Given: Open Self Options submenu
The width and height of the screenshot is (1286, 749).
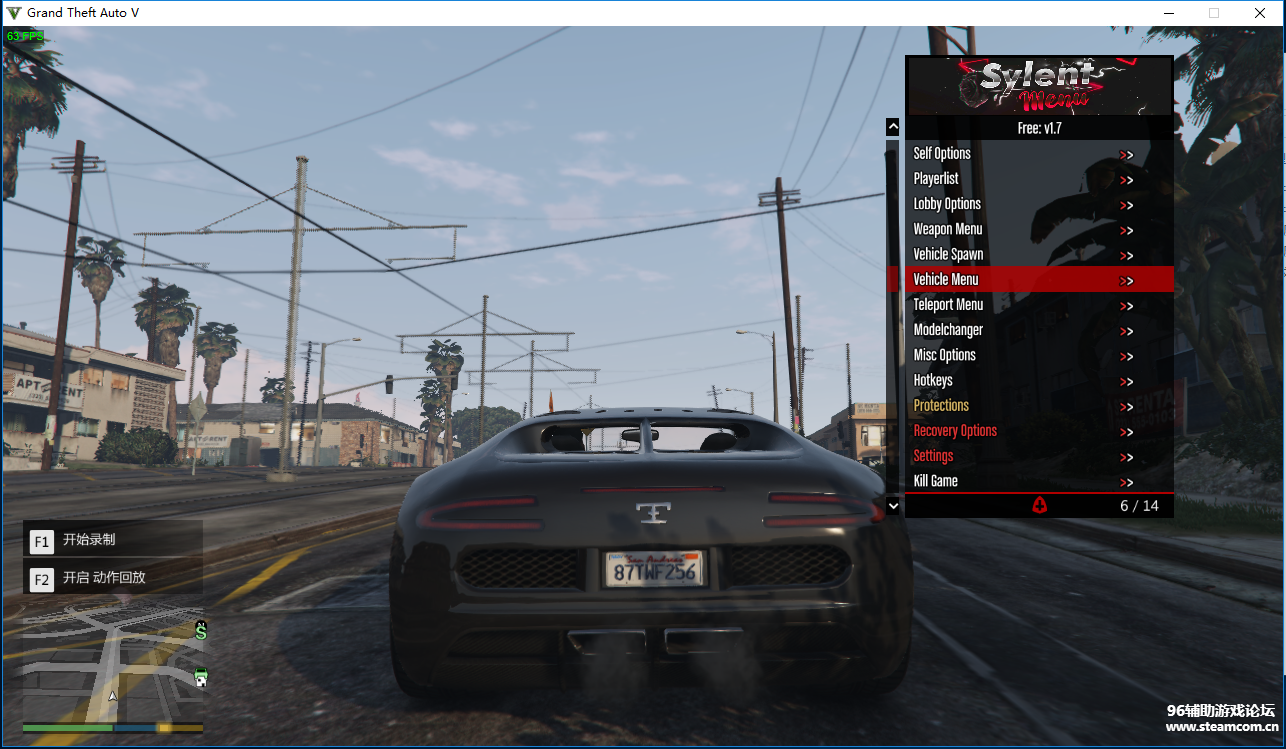Looking at the screenshot, I should tap(942, 154).
